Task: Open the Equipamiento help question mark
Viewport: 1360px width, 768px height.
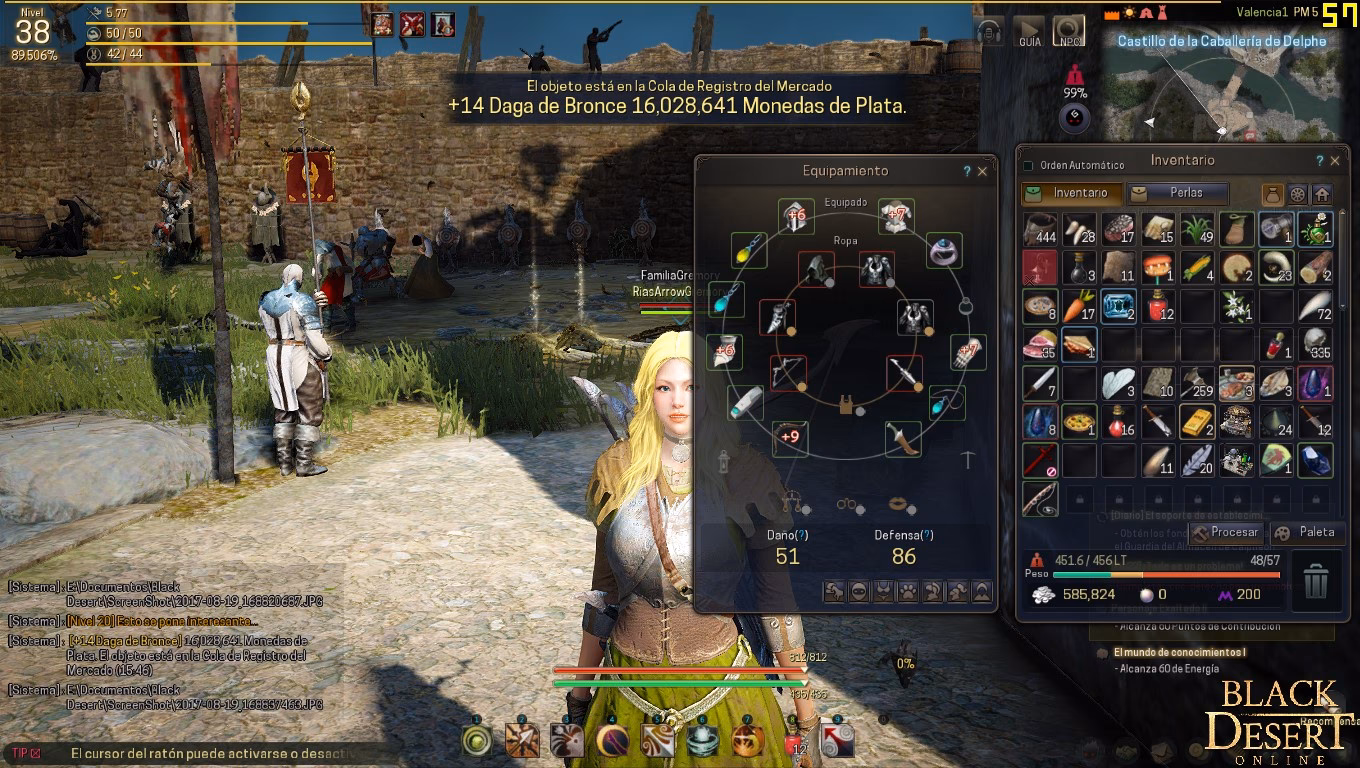Action: point(966,171)
